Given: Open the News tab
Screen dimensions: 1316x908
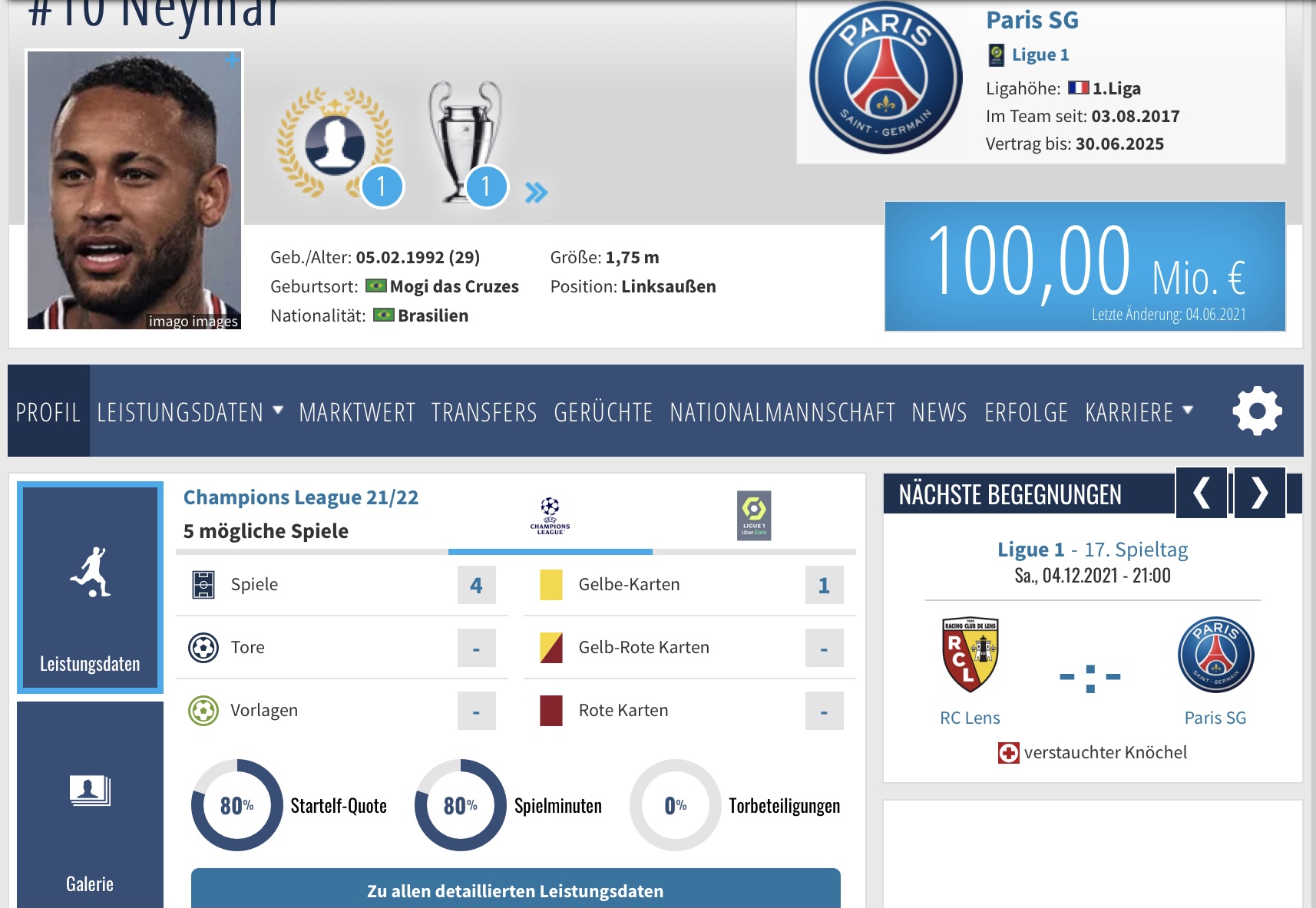Looking at the screenshot, I should click(939, 412).
